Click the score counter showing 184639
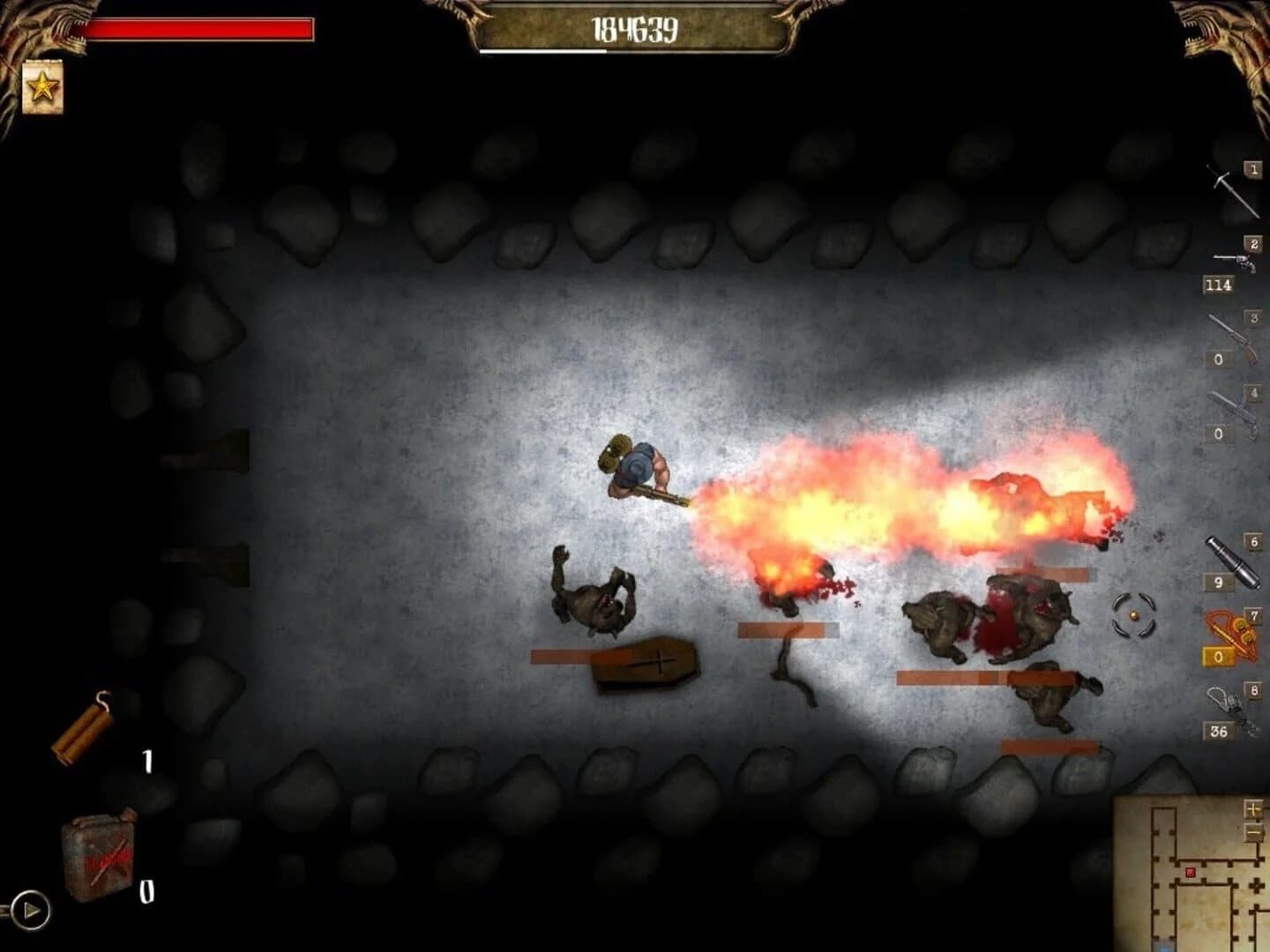Image resolution: width=1270 pixels, height=952 pixels. pos(635,29)
